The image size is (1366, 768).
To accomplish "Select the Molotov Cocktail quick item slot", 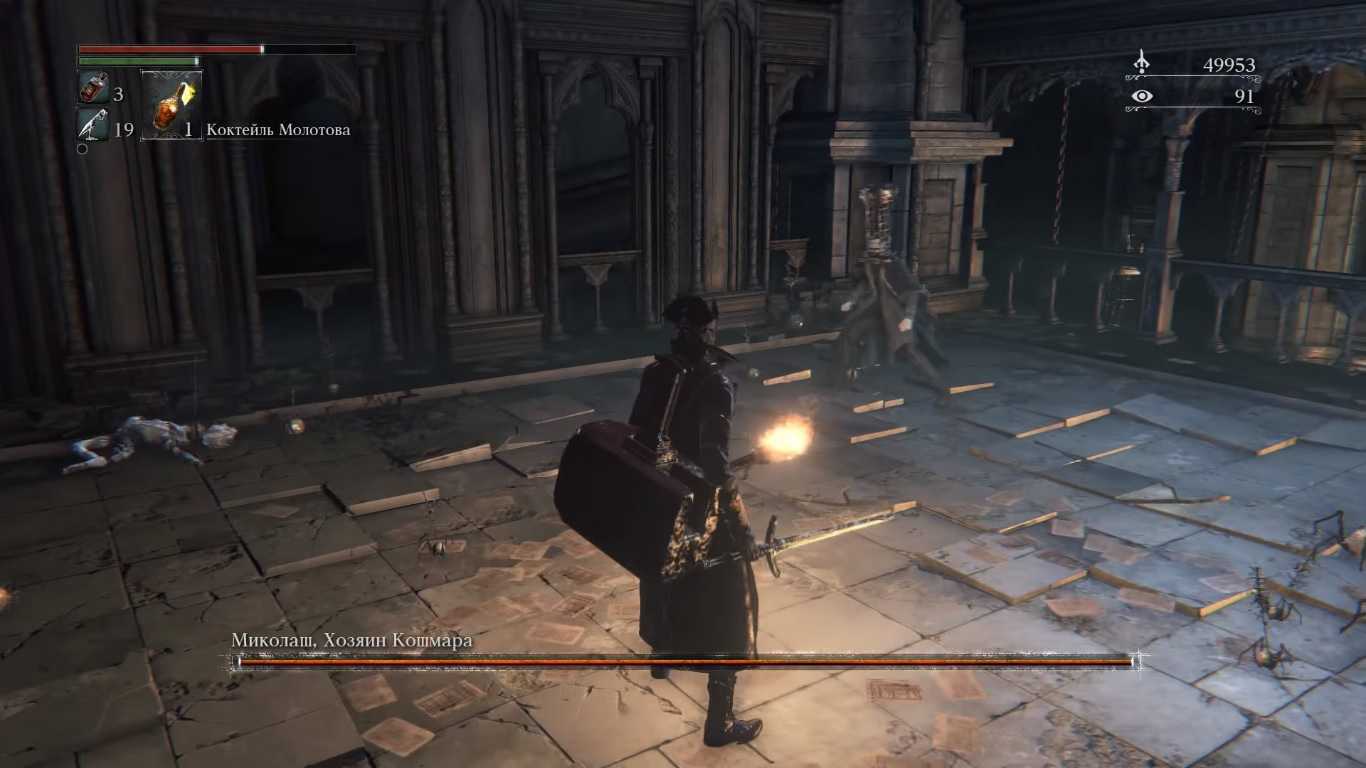I will (171, 104).
